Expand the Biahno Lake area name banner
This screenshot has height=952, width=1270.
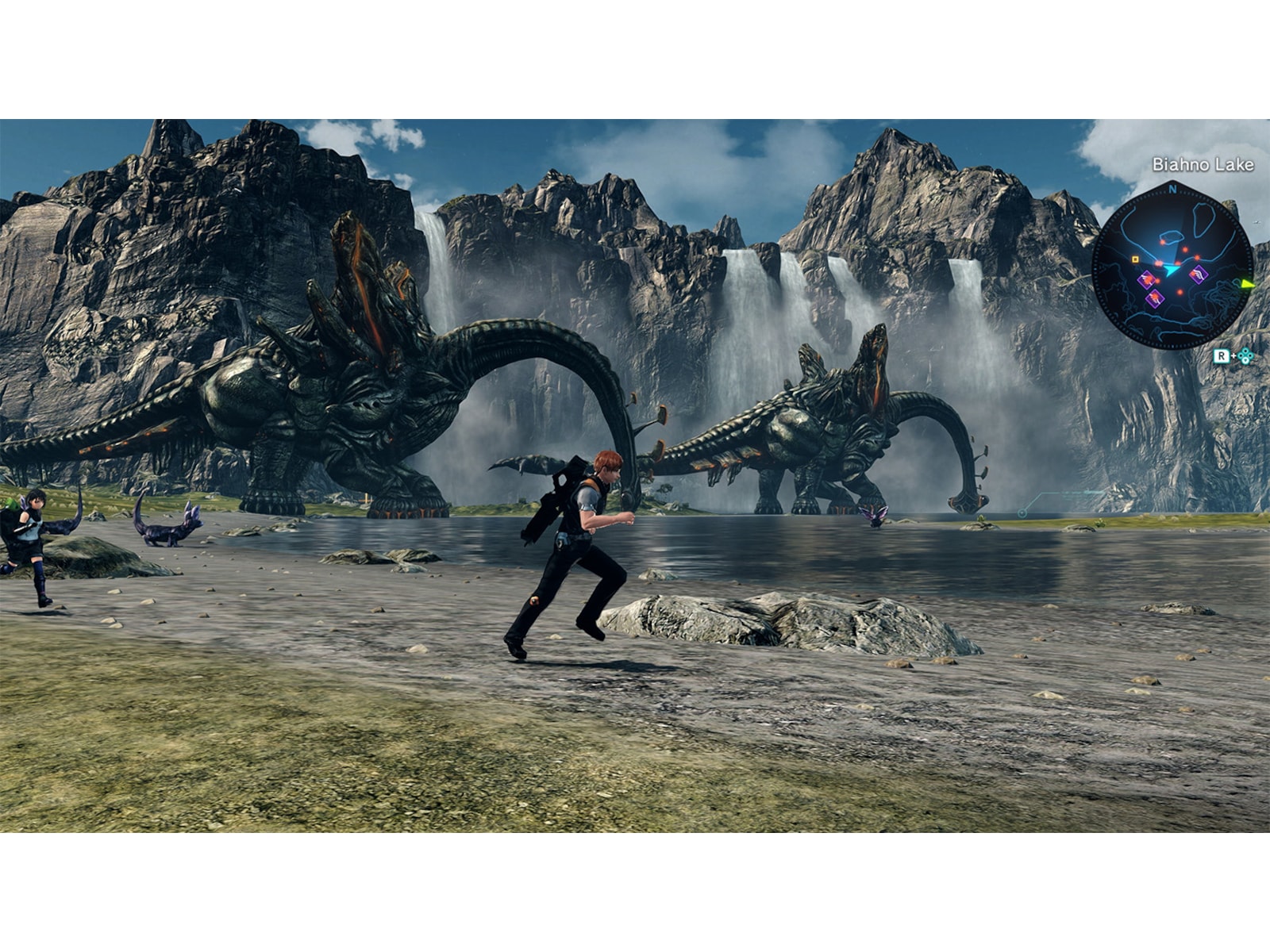point(1203,163)
